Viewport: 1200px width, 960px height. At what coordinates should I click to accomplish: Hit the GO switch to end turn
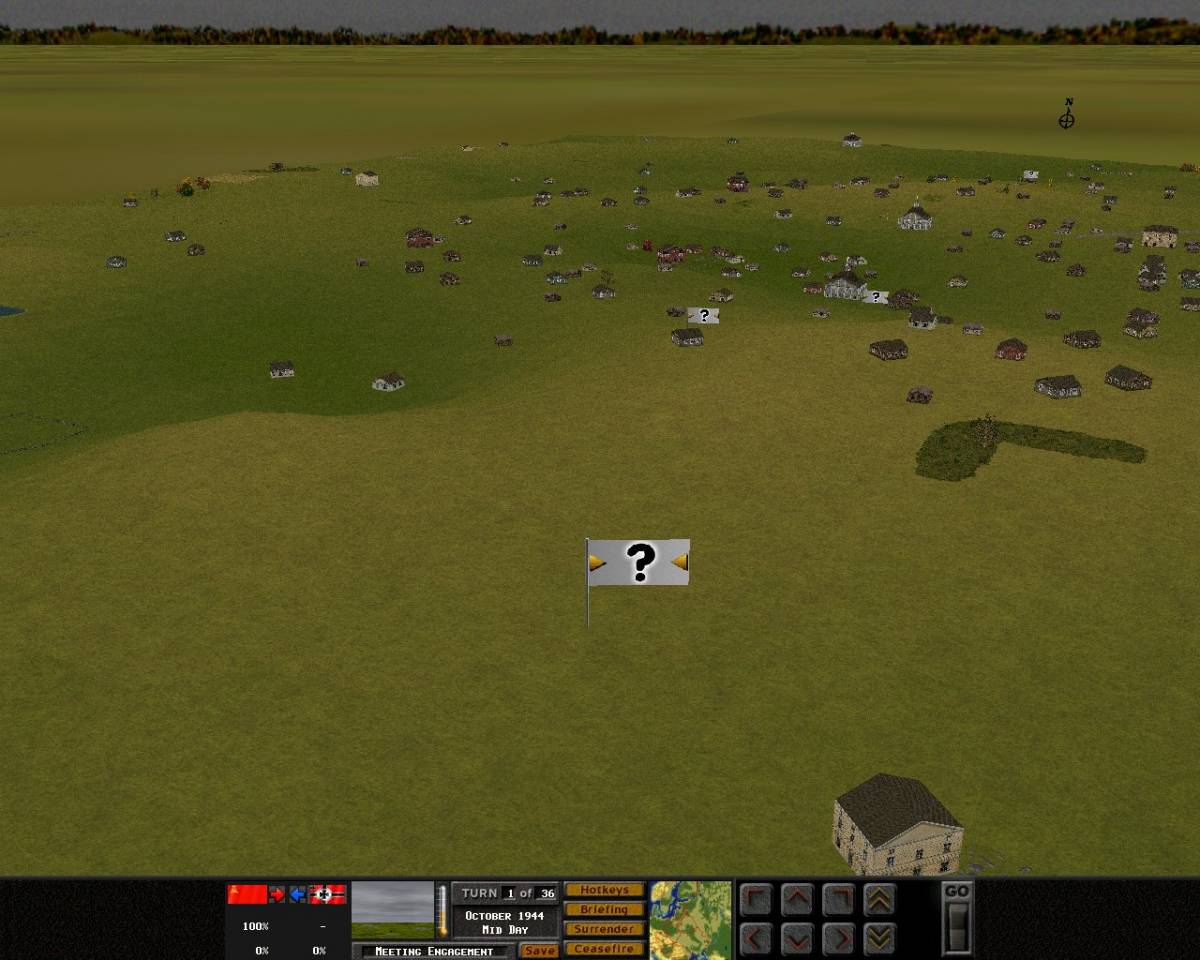[x=957, y=925]
